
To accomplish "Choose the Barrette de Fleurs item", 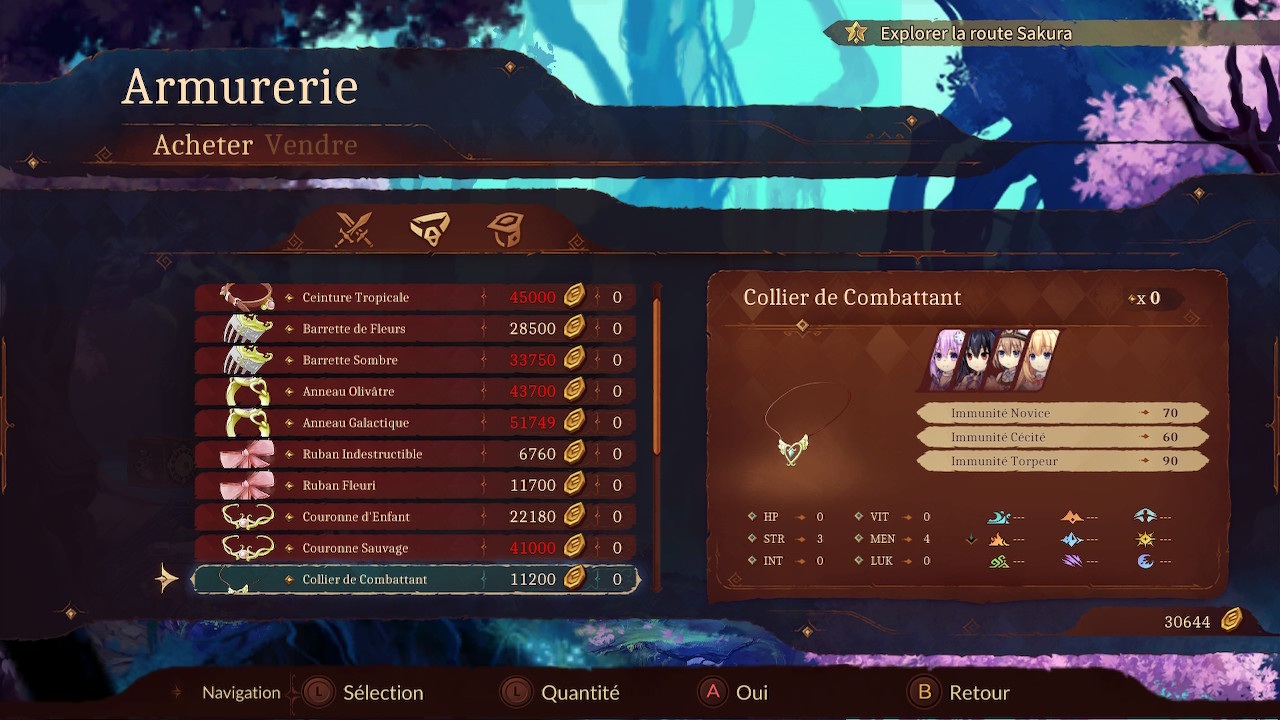I will (x=414, y=329).
